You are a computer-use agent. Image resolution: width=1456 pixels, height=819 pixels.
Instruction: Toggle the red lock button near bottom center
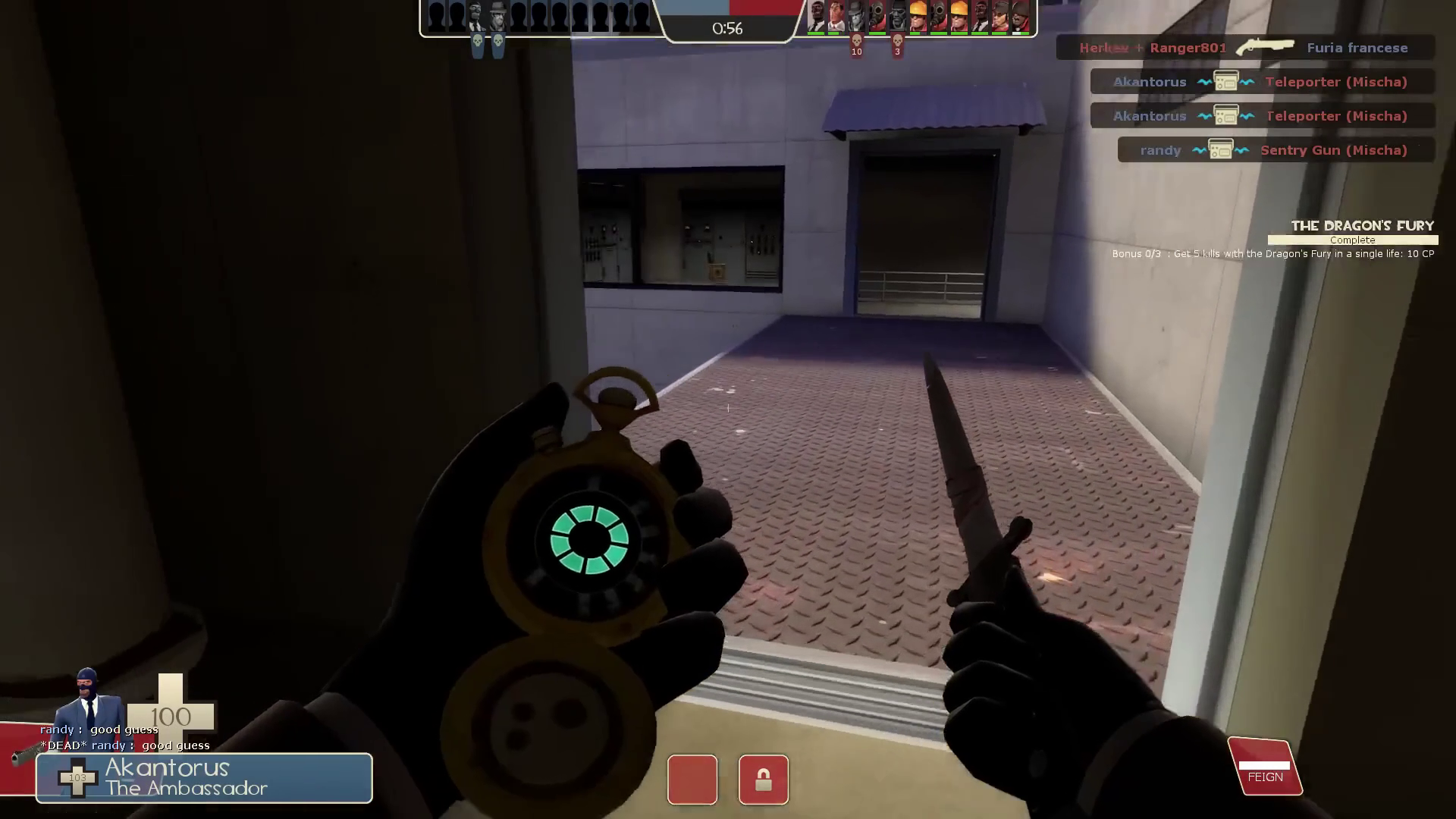pyautogui.click(x=764, y=780)
